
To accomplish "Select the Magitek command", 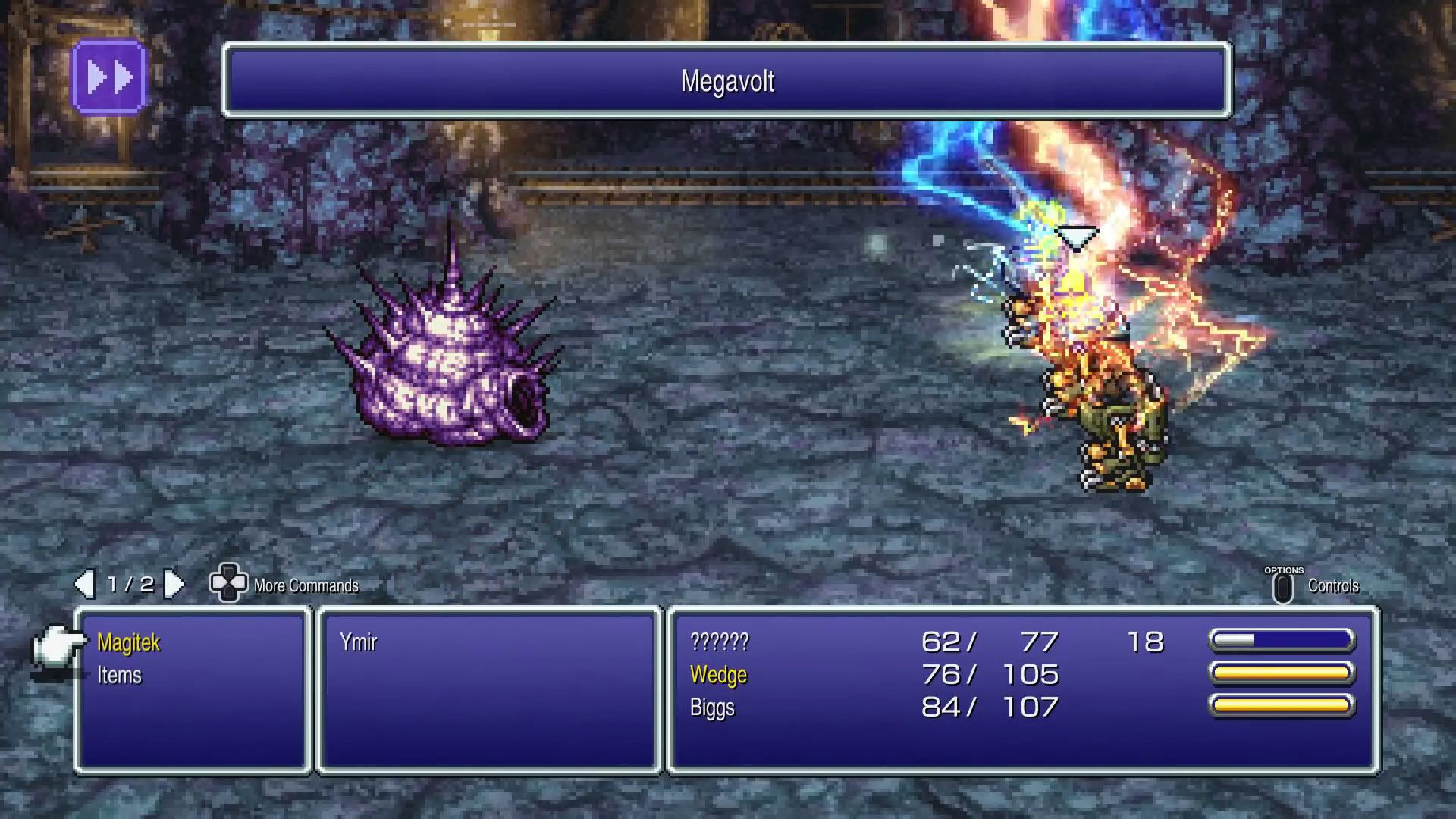I will coord(128,643).
